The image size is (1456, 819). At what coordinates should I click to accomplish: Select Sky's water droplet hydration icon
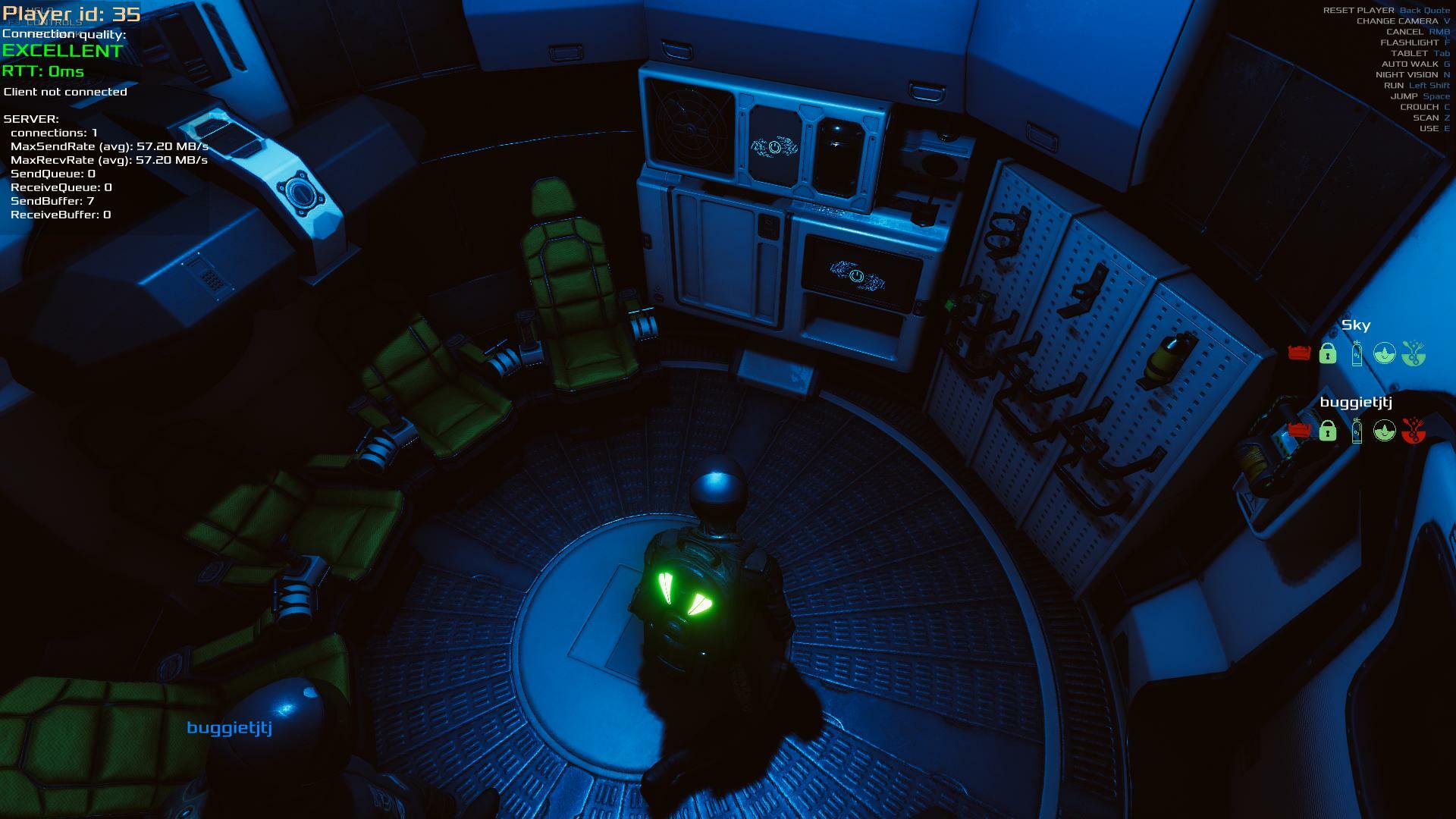tap(1385, 353)
